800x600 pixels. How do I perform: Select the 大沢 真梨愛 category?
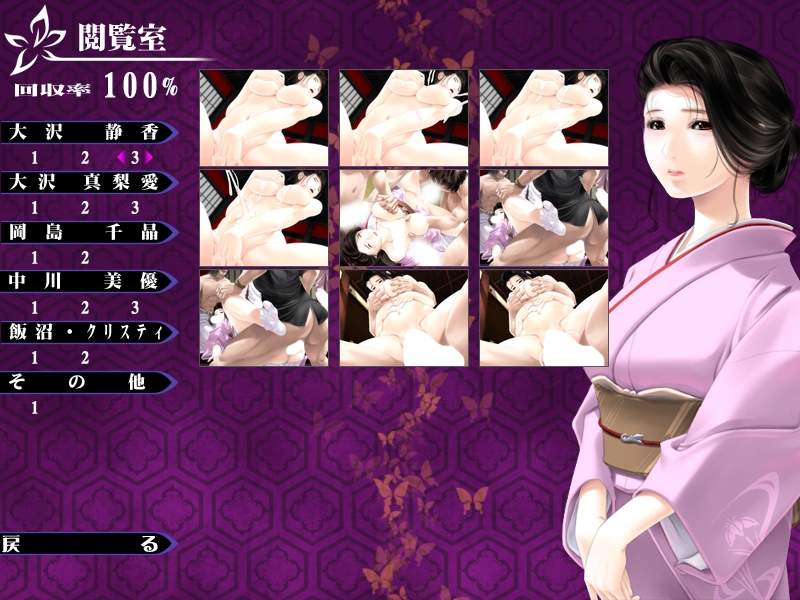tap(85, 182)
